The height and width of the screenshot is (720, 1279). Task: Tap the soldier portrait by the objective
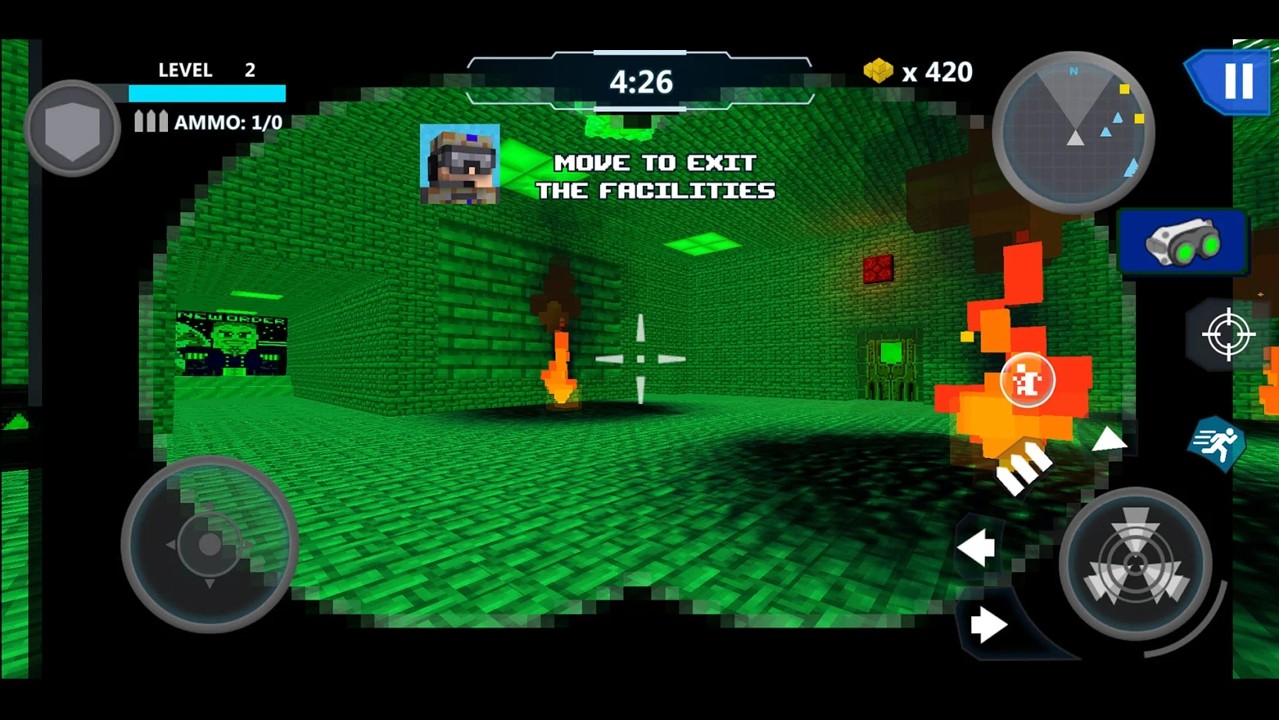pos(460,164)
